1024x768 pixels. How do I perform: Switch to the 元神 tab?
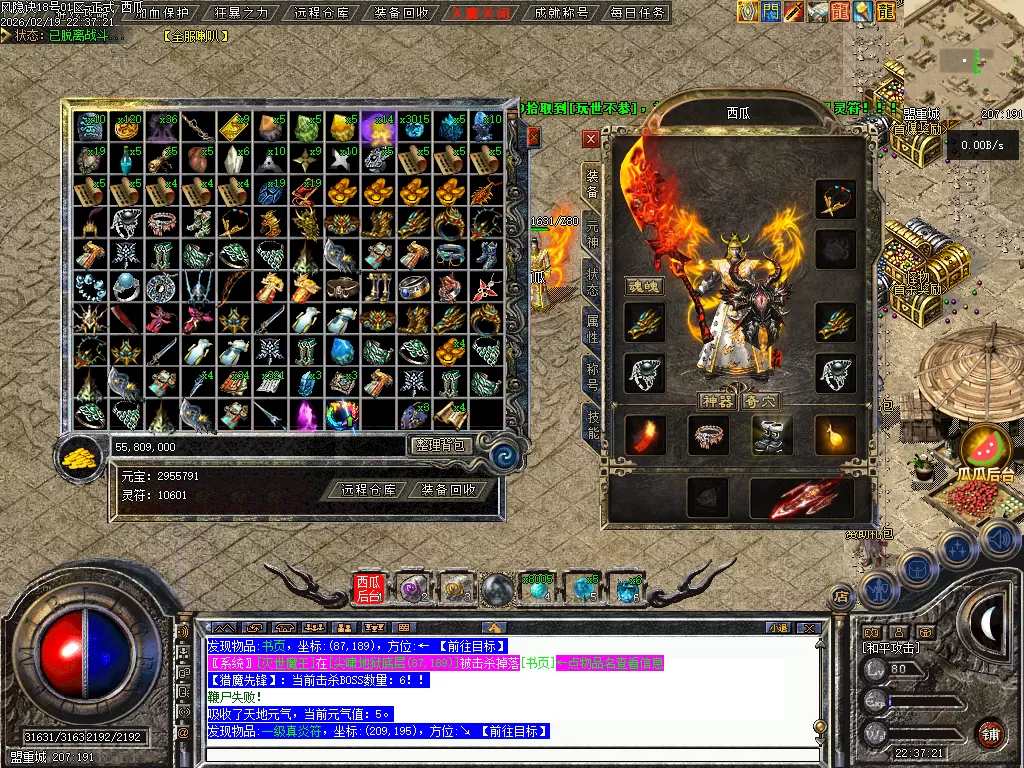[x=592, y=233]
